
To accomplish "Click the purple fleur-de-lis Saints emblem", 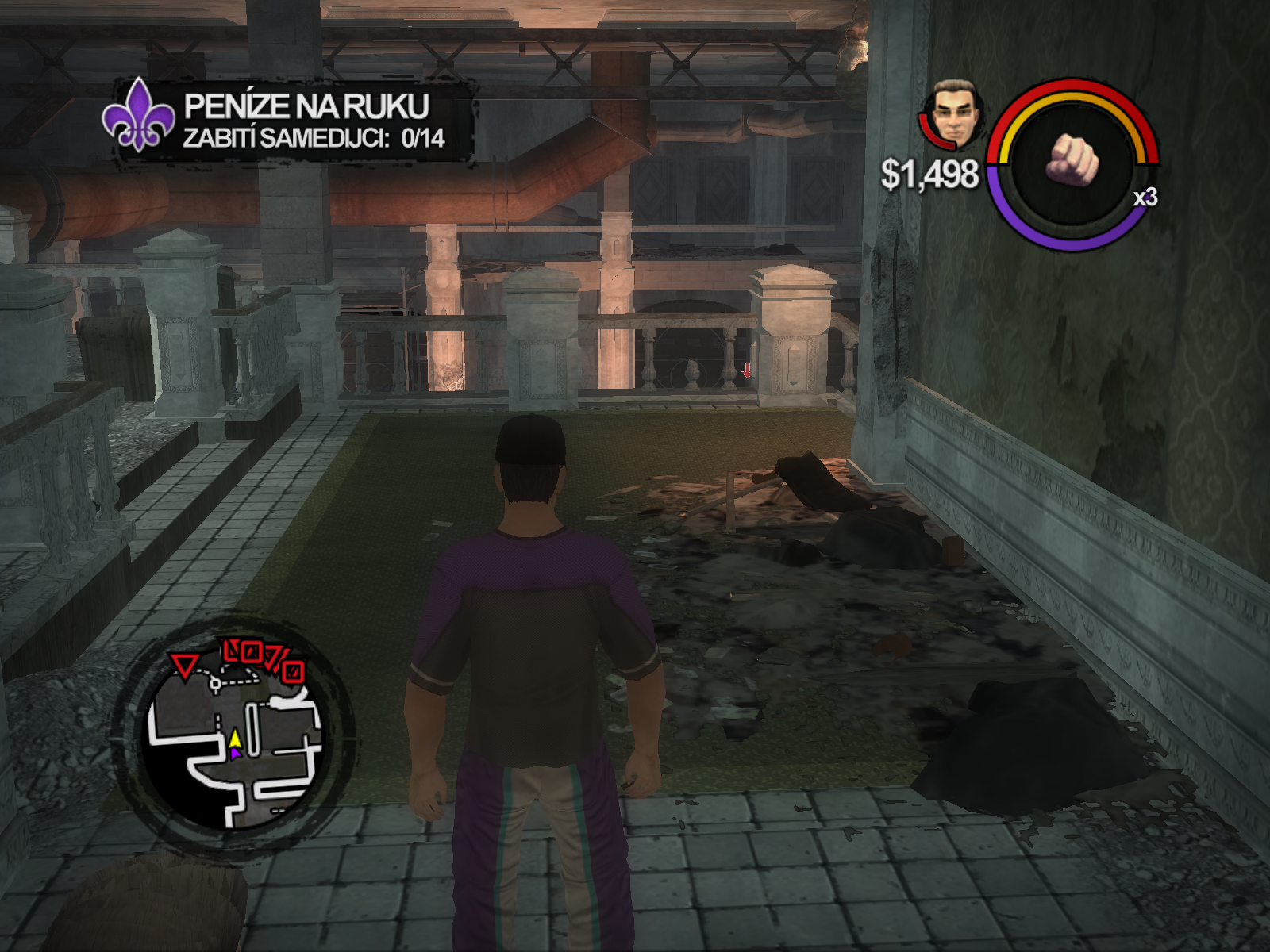I will (x=139, y=116).
